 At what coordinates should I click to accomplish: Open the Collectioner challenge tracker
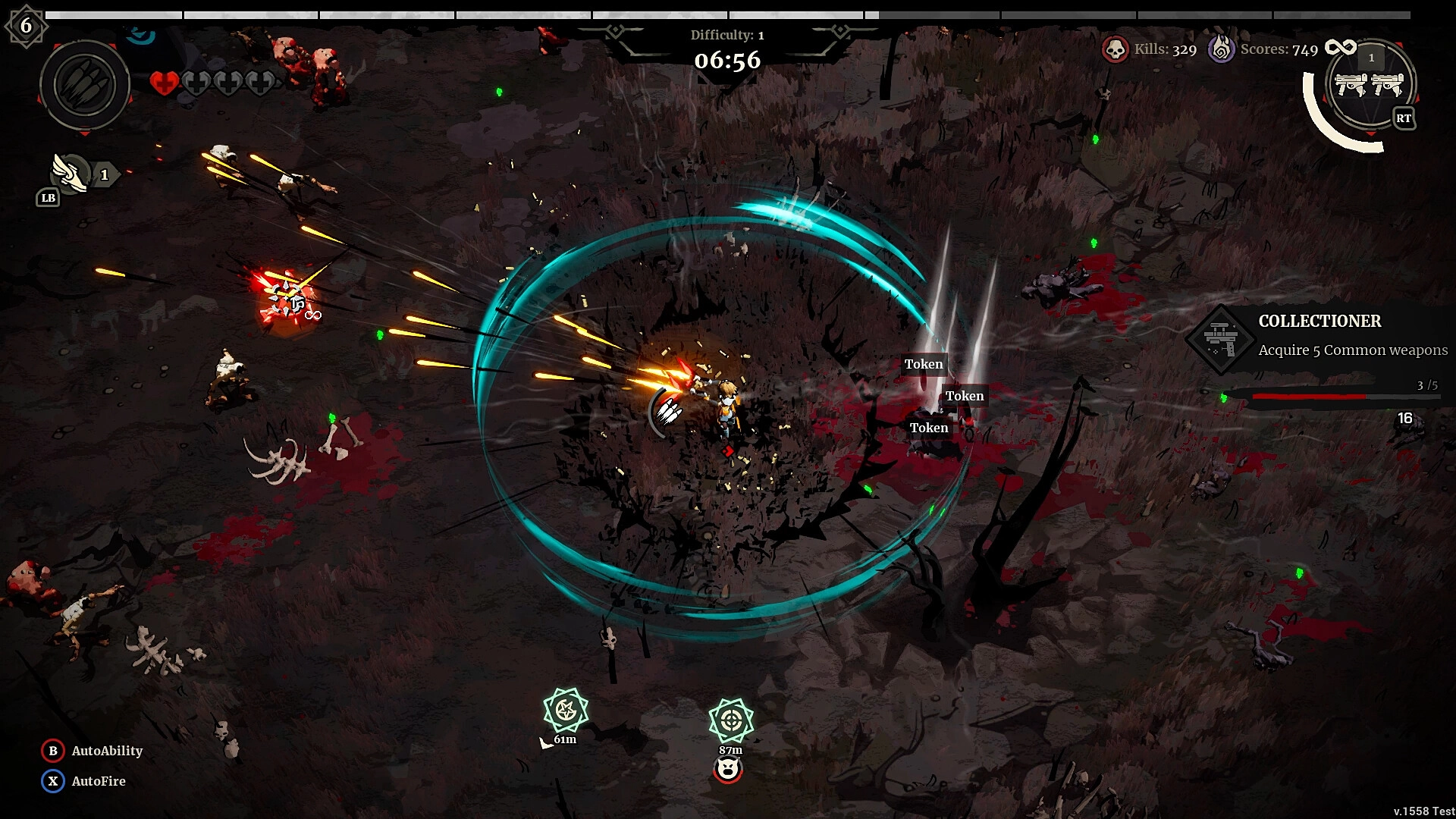click(1319, 336)
